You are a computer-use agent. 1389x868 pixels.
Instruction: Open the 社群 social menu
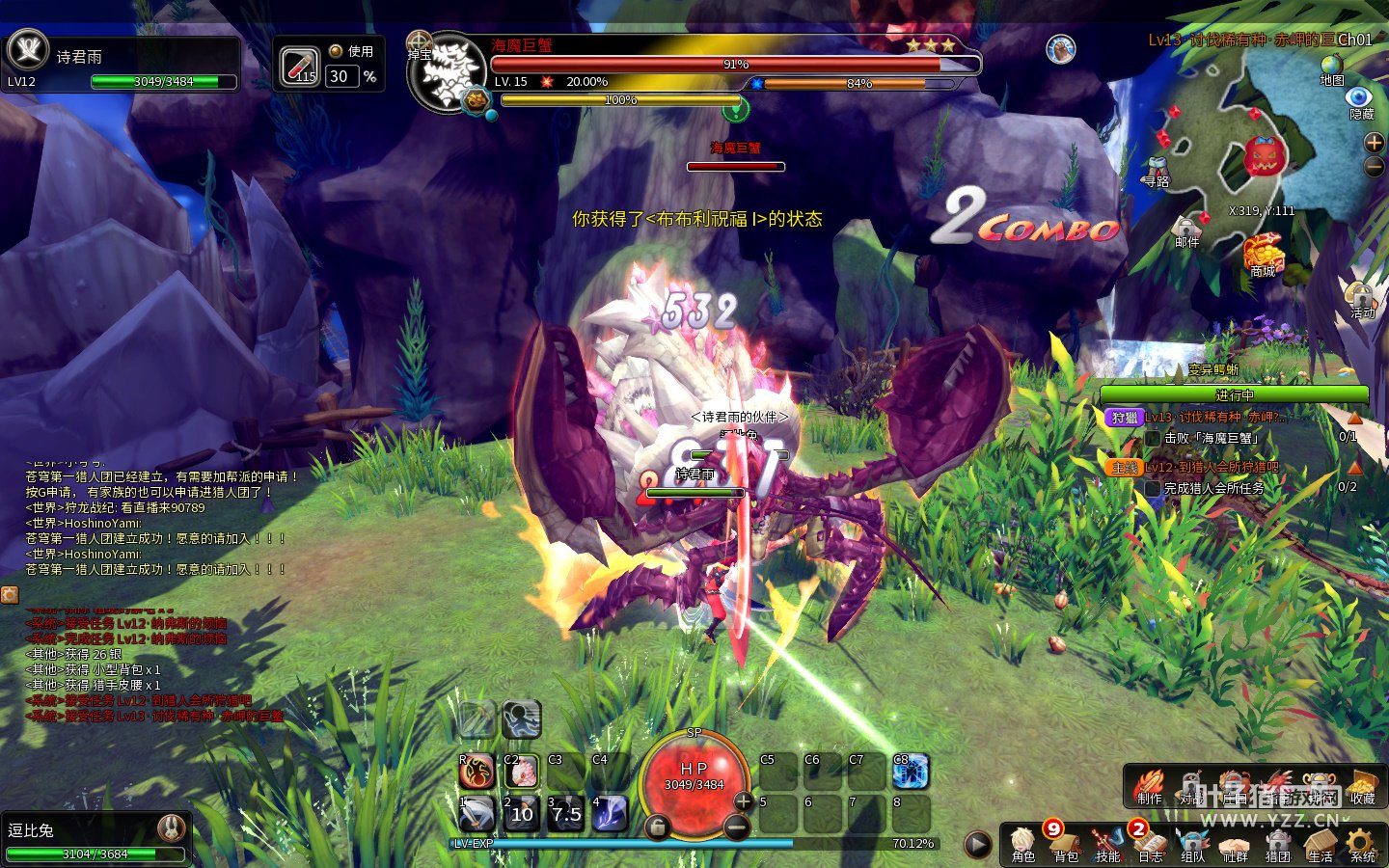[1235, 844]
